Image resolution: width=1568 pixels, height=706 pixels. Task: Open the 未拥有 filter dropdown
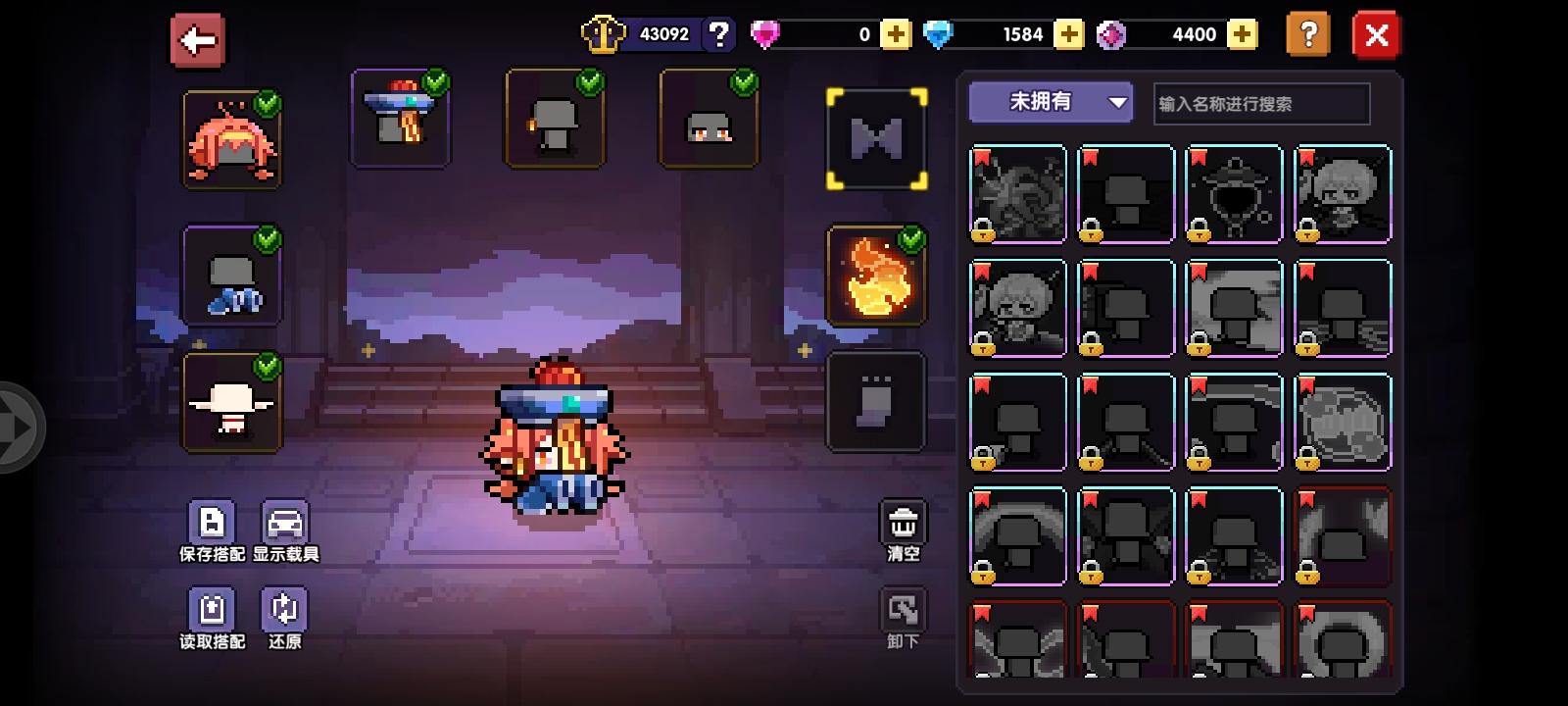point(1050,101)
